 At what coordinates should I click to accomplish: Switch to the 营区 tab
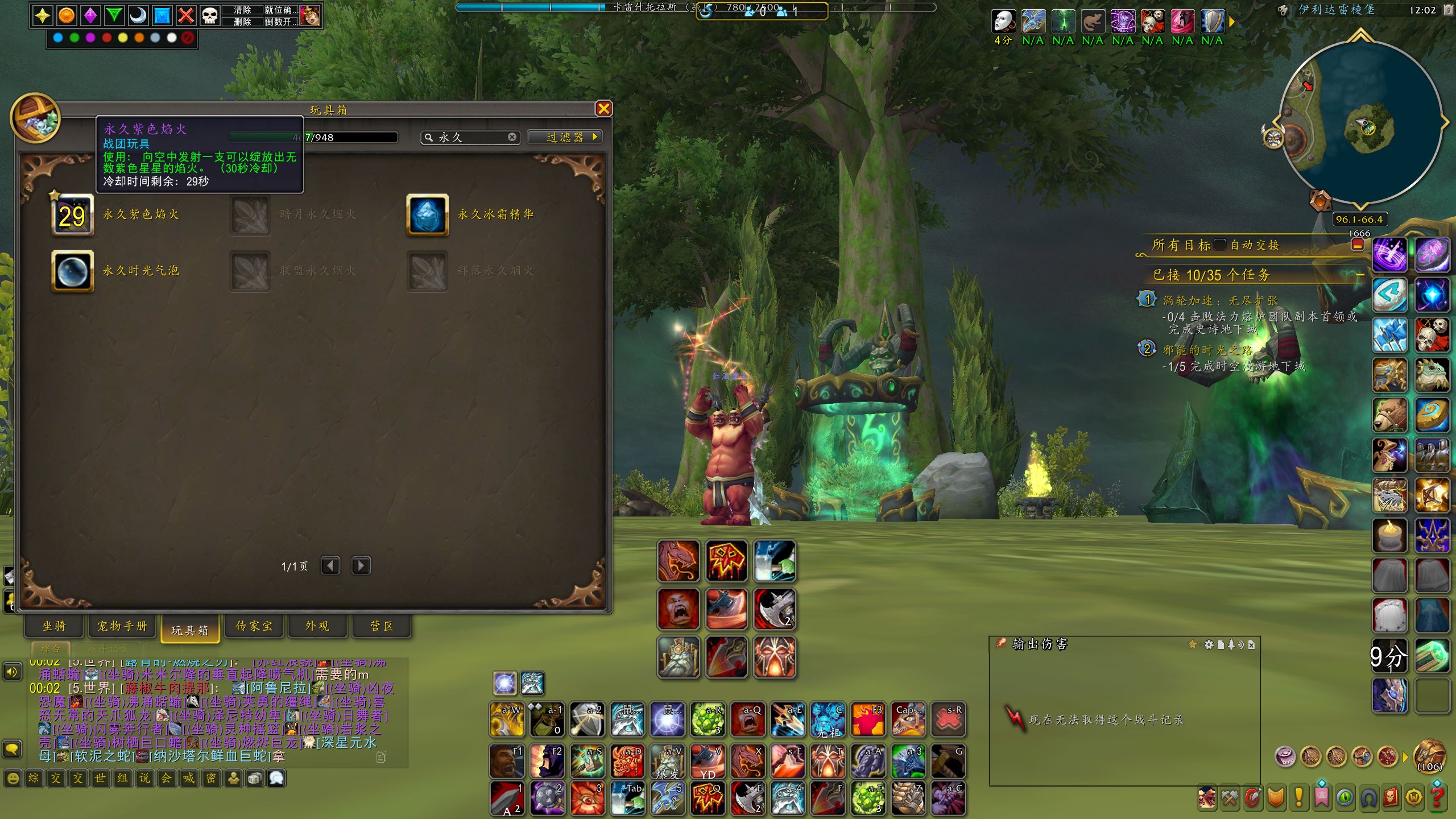[x=382, y=626]
